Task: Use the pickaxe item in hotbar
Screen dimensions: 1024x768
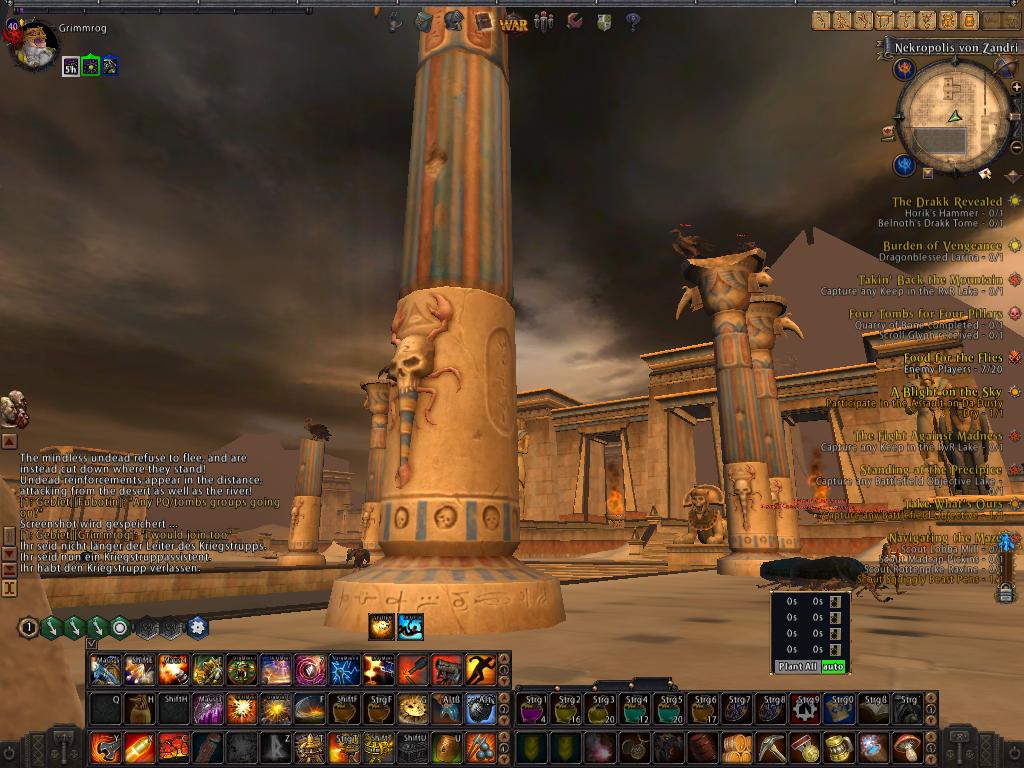Action: coord(770,747)
